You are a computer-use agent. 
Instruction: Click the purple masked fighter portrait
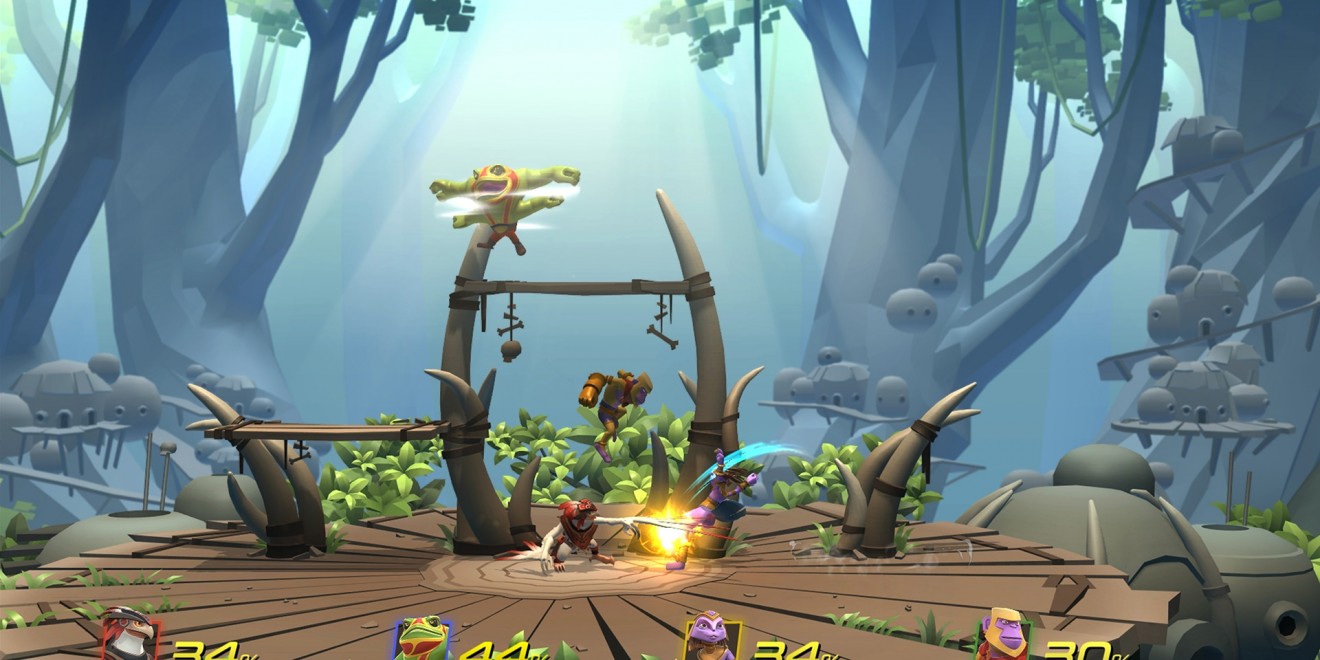[x=710, y=636]
